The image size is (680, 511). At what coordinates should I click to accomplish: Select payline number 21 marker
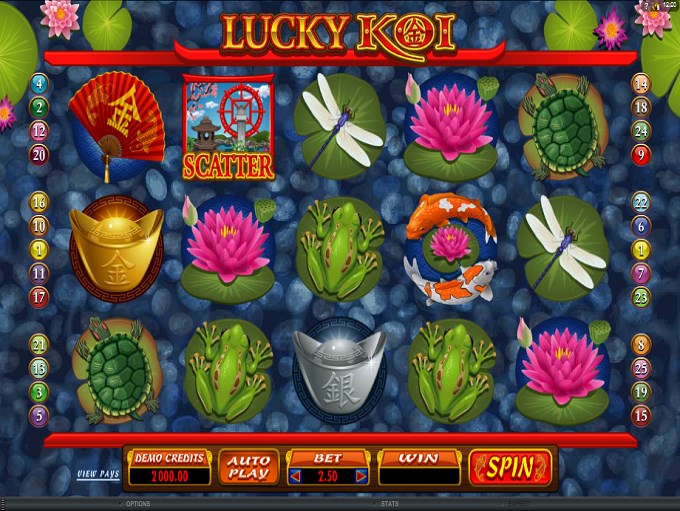pos(40,344)
